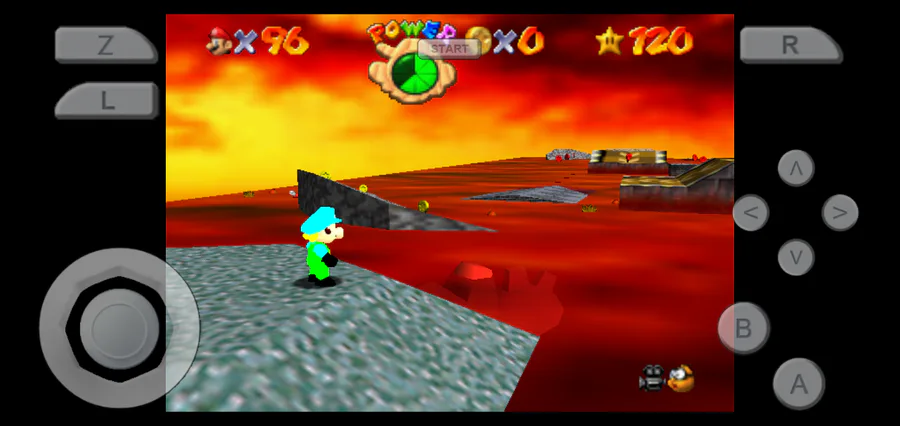Tap the round A button
This screenshot has height=426, width=900.
[798, 383]
